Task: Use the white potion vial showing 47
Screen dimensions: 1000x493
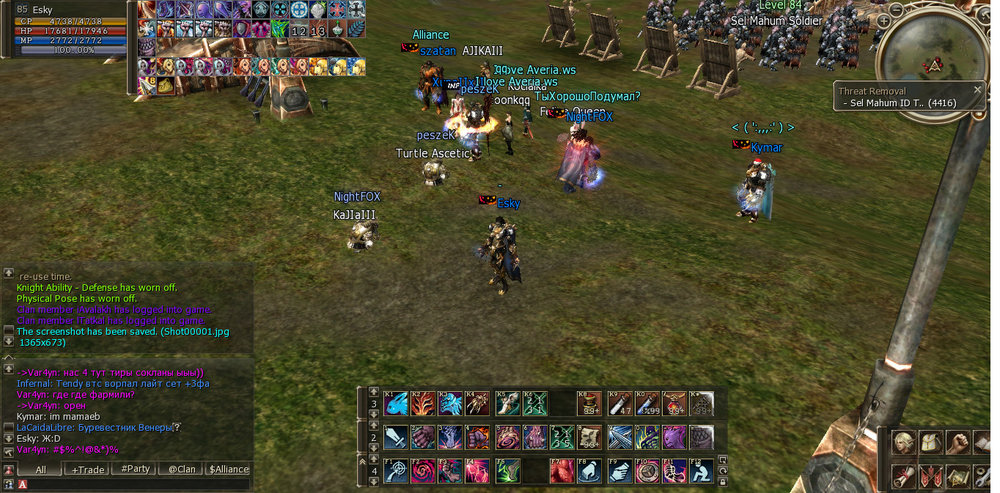Action: tap(618, 404)
